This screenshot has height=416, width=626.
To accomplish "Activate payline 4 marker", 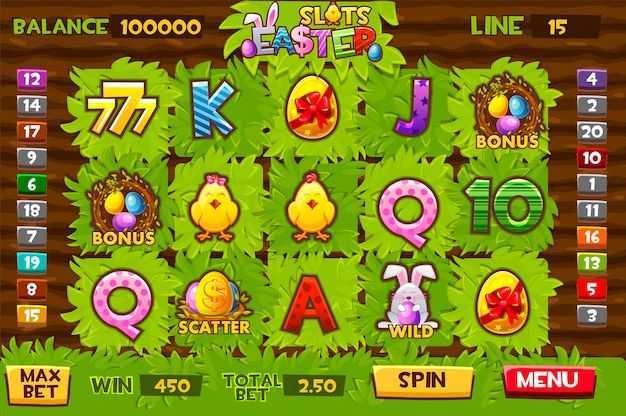I will point(592,77).
